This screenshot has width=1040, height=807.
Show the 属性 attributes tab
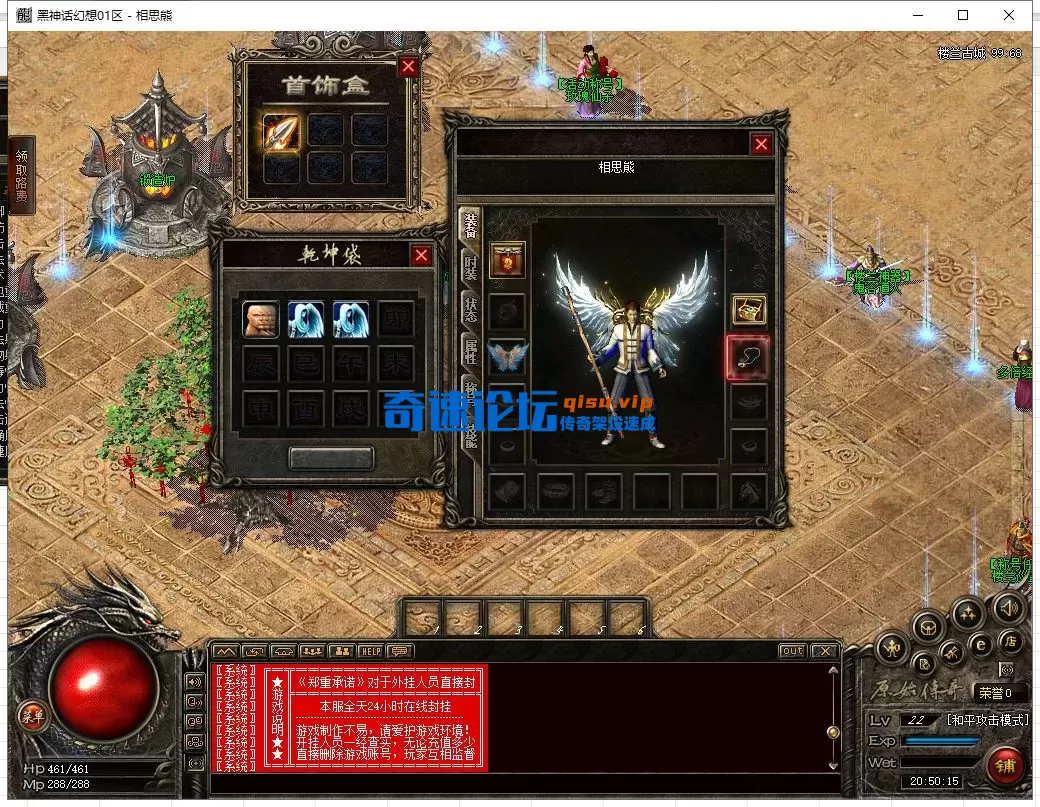(x=470, y=352)
